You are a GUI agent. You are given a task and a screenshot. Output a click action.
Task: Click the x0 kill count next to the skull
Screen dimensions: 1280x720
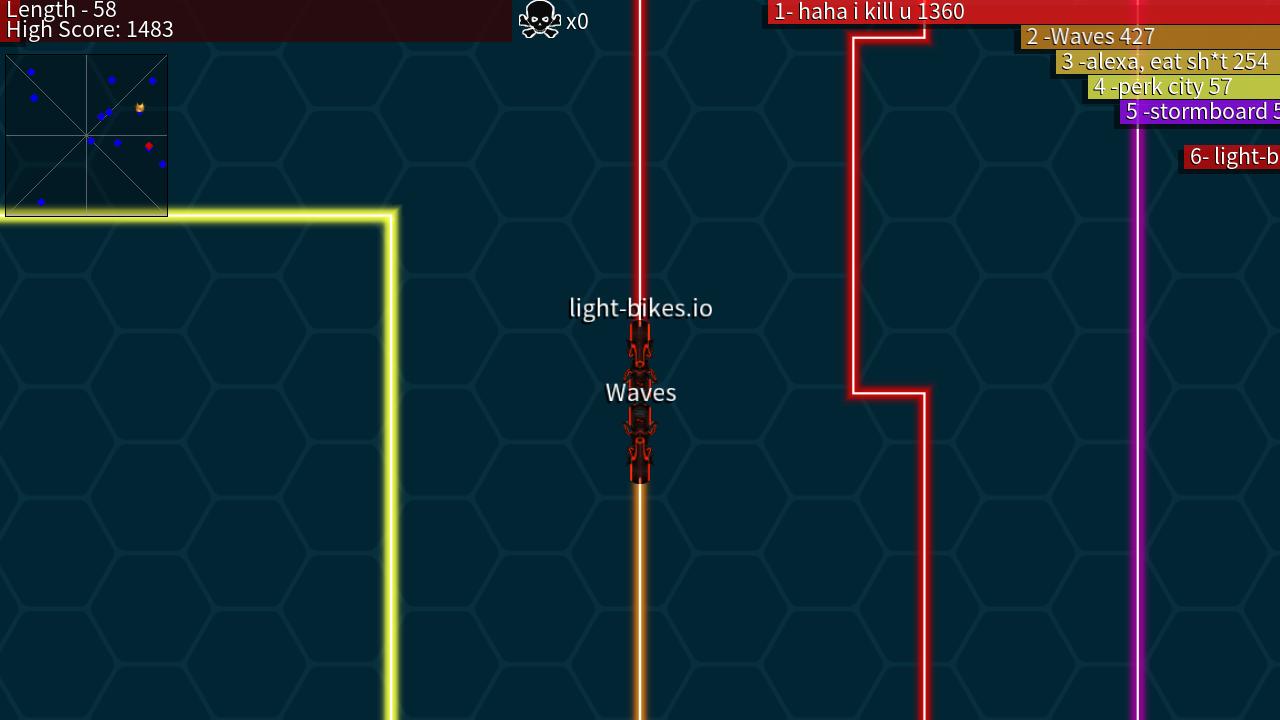pyautogui.click(x=577, y=21)
